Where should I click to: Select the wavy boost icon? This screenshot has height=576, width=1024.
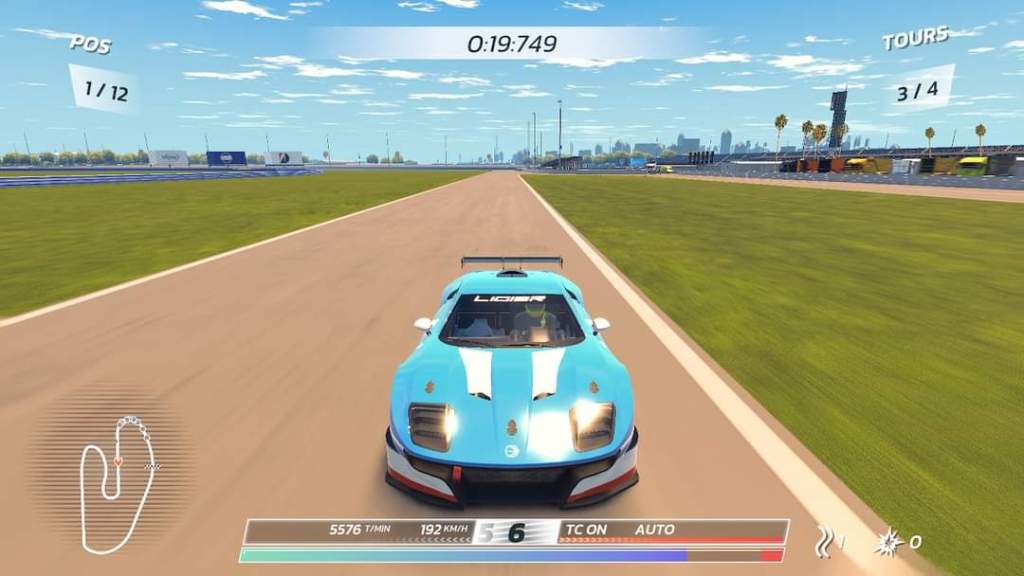824,541
